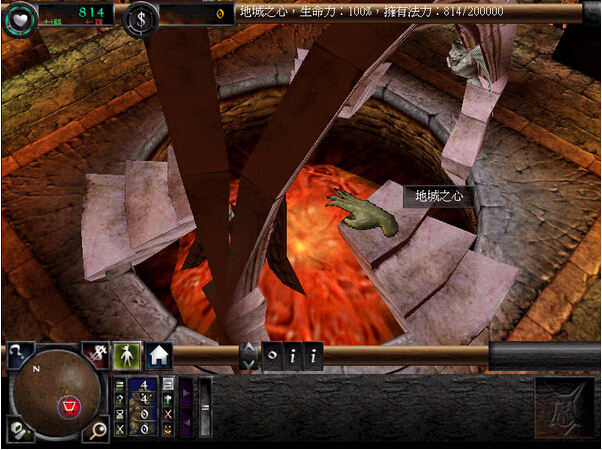The width and height of the screenshot is (602, 450).
Task: Open the creatures panel tab
Action: point(128,355)
